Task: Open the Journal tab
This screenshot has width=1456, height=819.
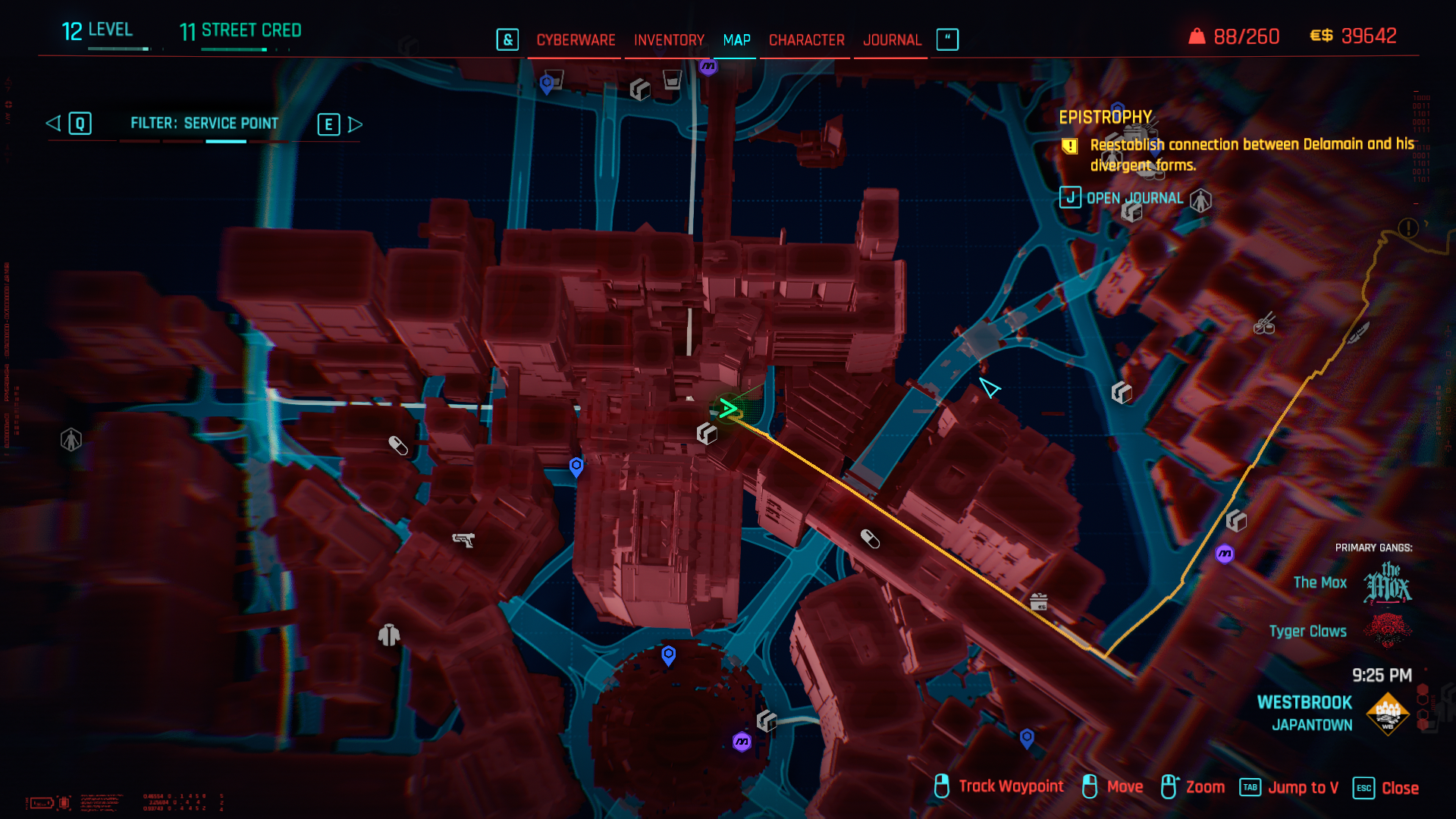Action: pyautogui.click(x=892, y=40)
